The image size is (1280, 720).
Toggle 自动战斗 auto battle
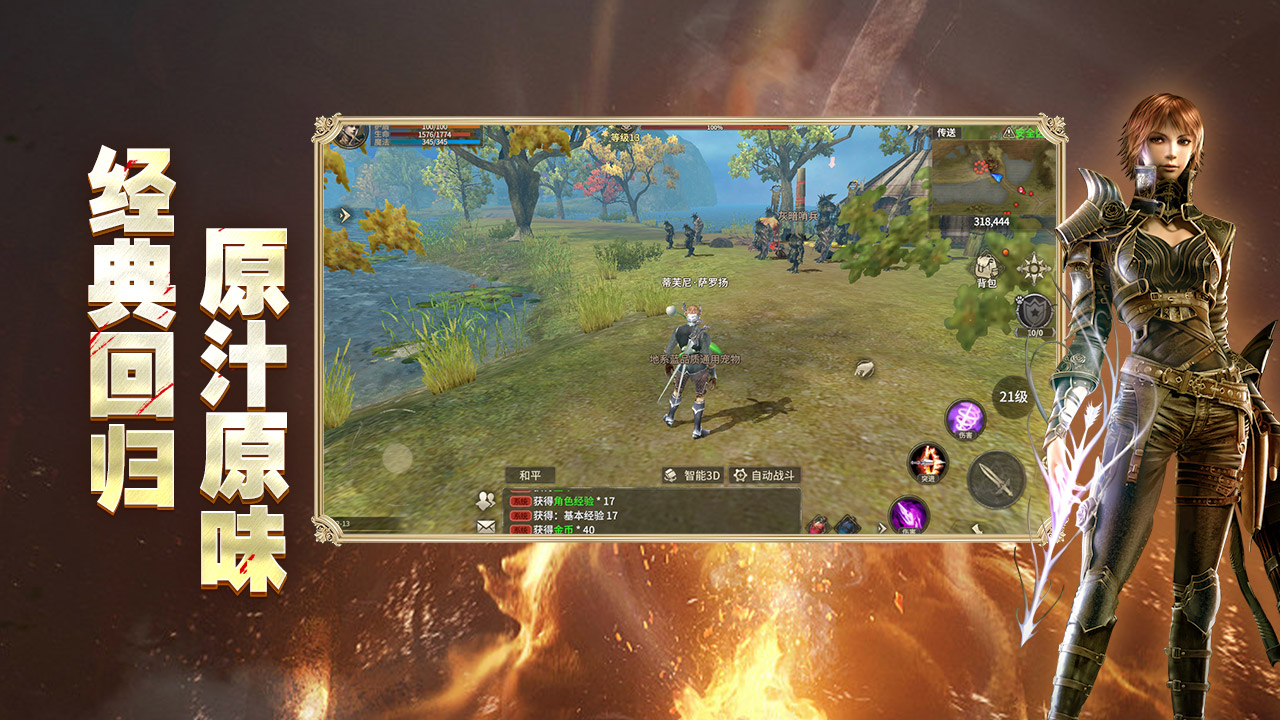coord(765,476)
